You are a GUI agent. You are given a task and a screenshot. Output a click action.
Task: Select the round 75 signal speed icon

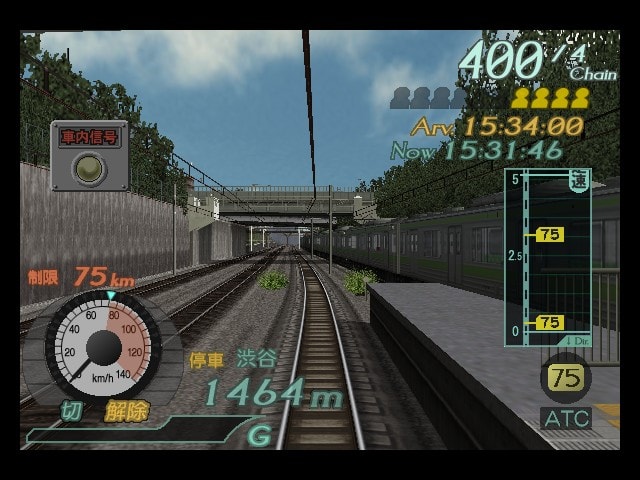tap(566, 378)
